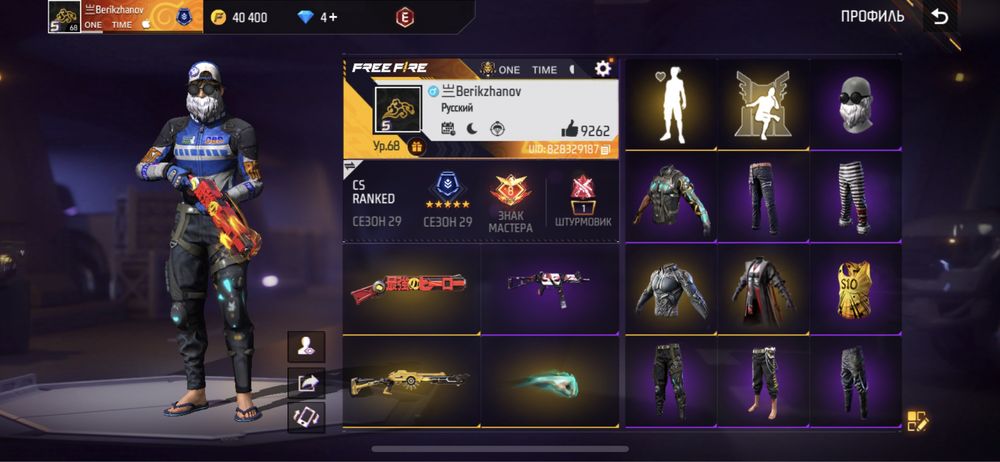Open the gift box icon under avatar
The width and height of the screenshot is (1000, 462).
pyautogui.click(x=417, y=147)
